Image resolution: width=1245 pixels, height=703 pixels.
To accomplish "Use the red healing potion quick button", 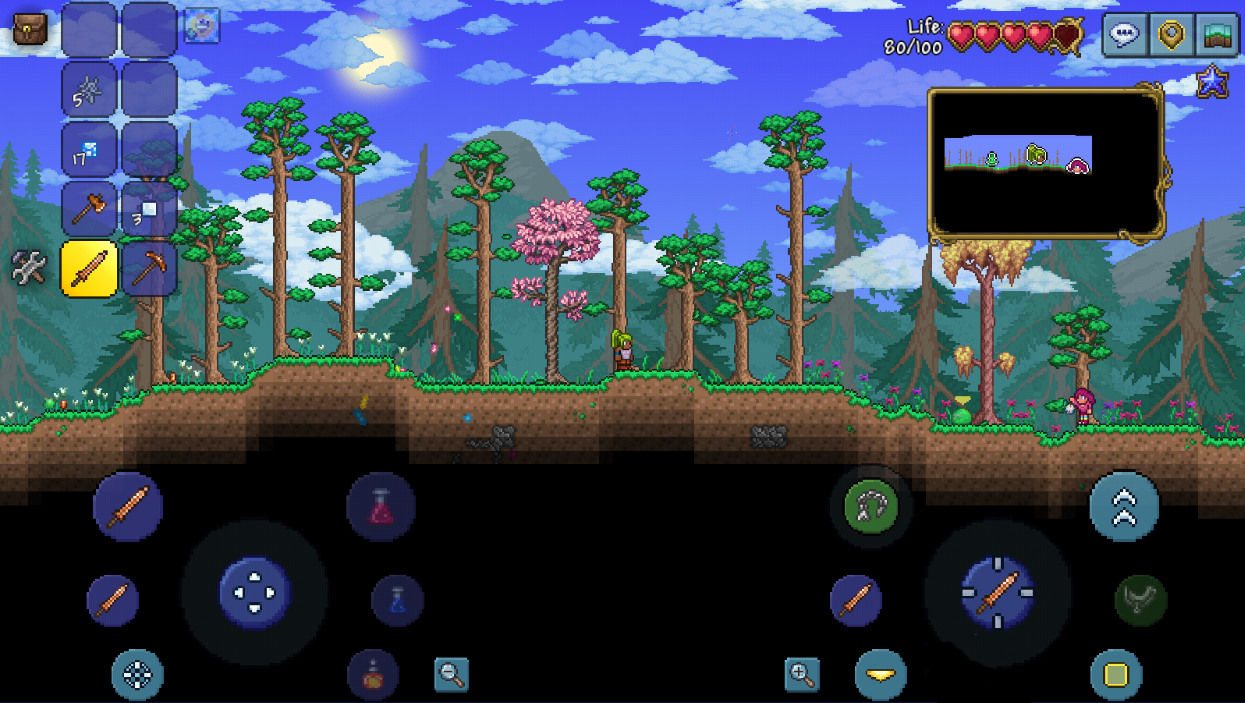I will click(x=381, y=507).
